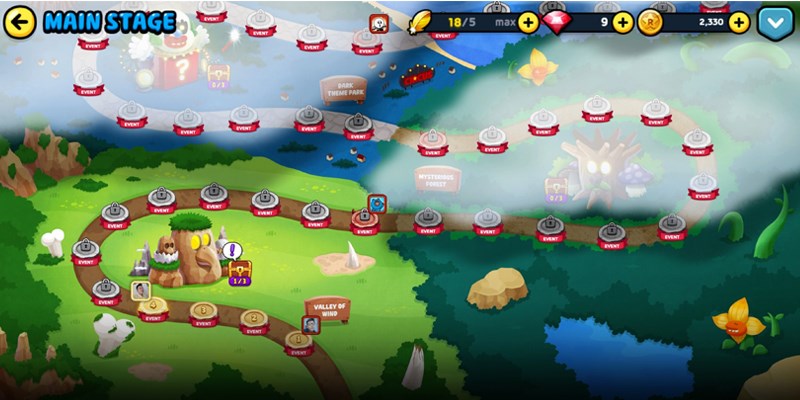Expand the blue dropdown arrow menu
The image size is (800, 400).
pyautogui.click(x=775, y=22)
